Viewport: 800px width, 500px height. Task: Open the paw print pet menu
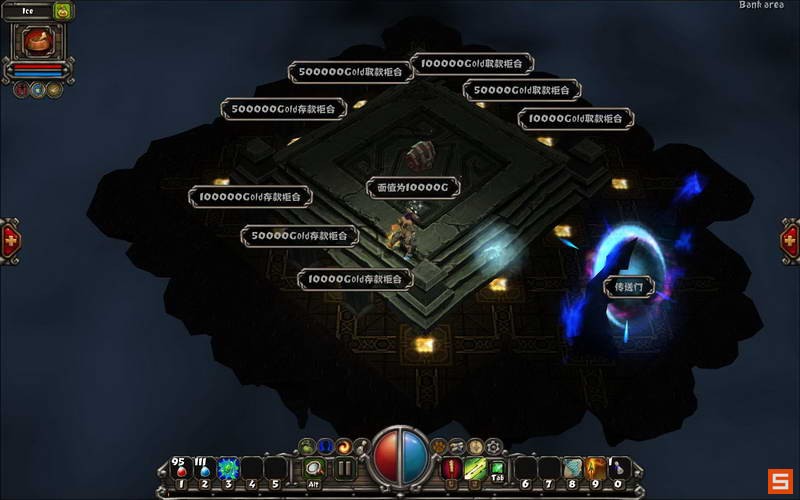437,446
